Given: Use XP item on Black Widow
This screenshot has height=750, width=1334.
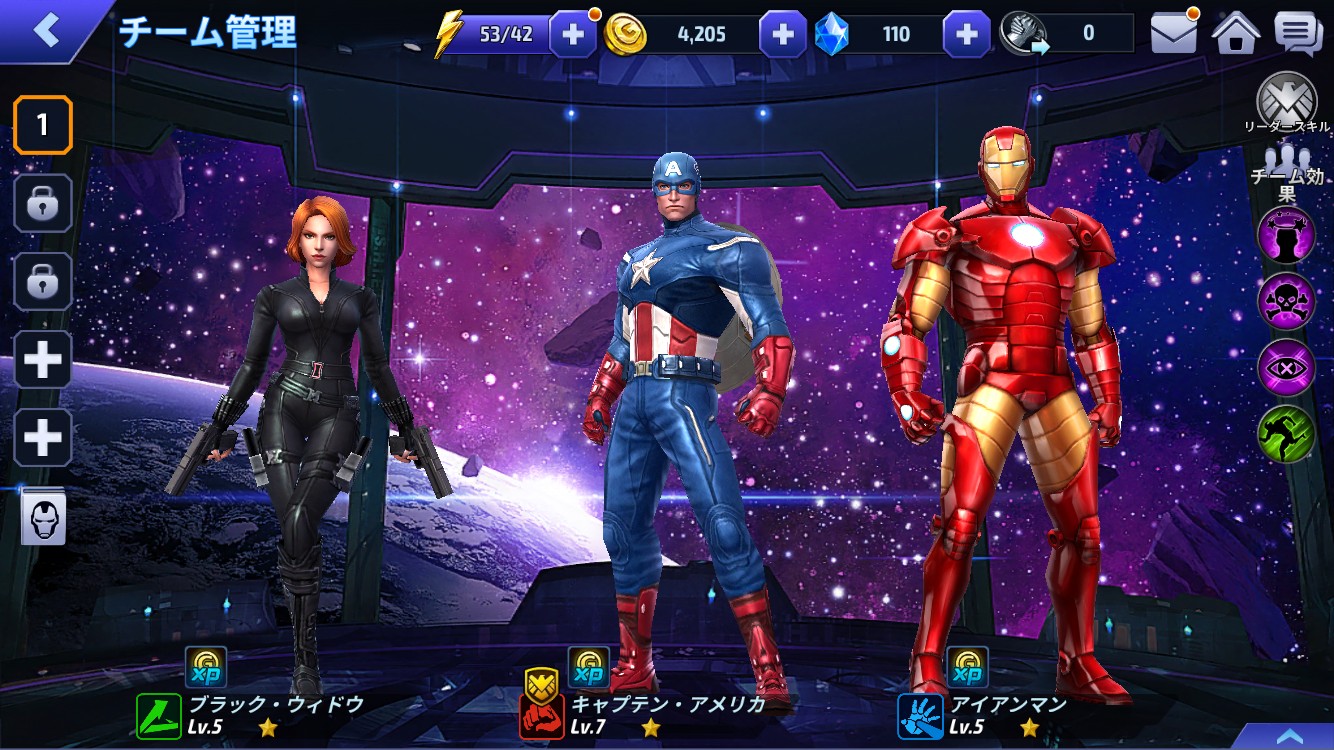Looking at the screenshot, I should pos(206,667).
